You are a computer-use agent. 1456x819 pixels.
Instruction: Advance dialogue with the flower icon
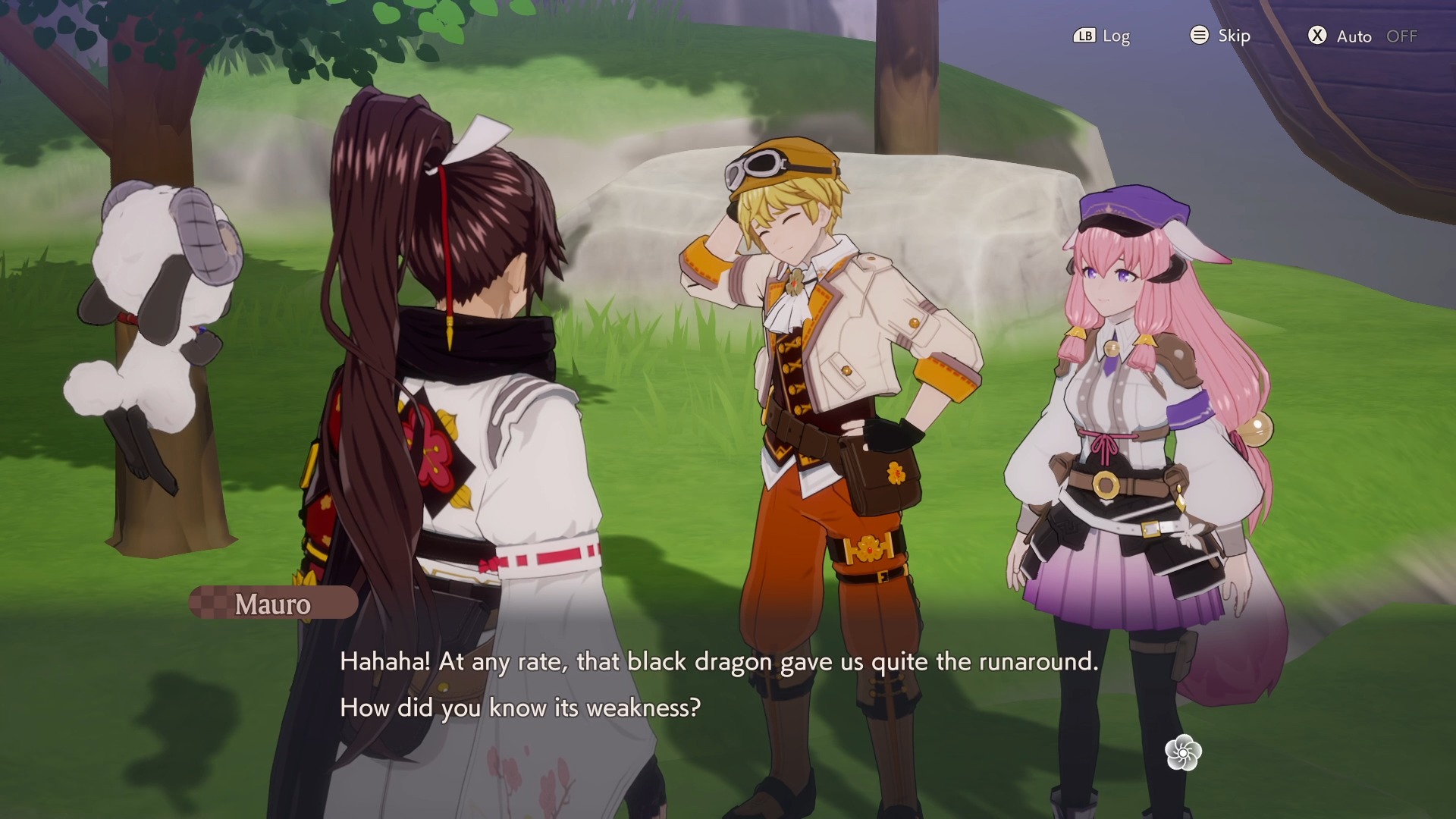click(1183, 752)
